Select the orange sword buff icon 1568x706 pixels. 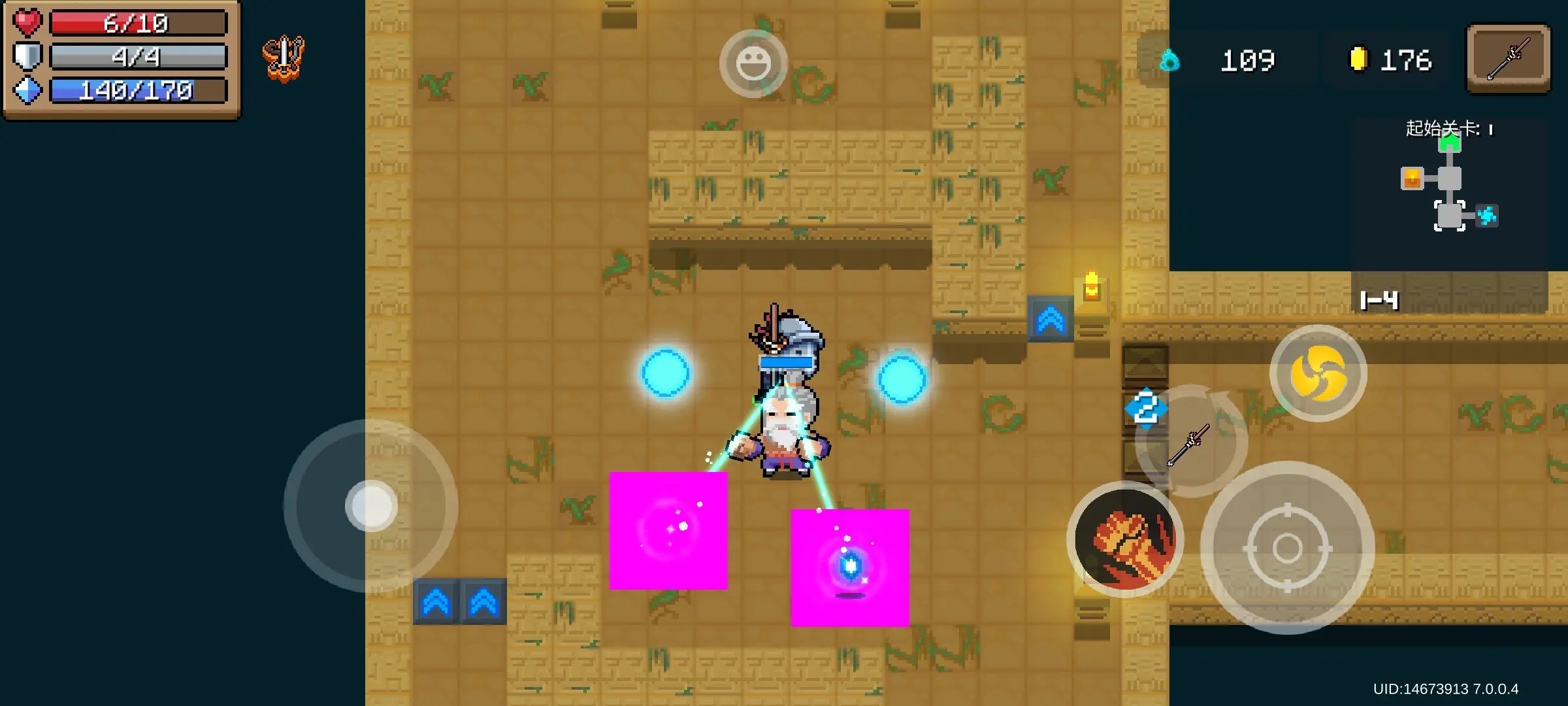(x=284, y=58)
